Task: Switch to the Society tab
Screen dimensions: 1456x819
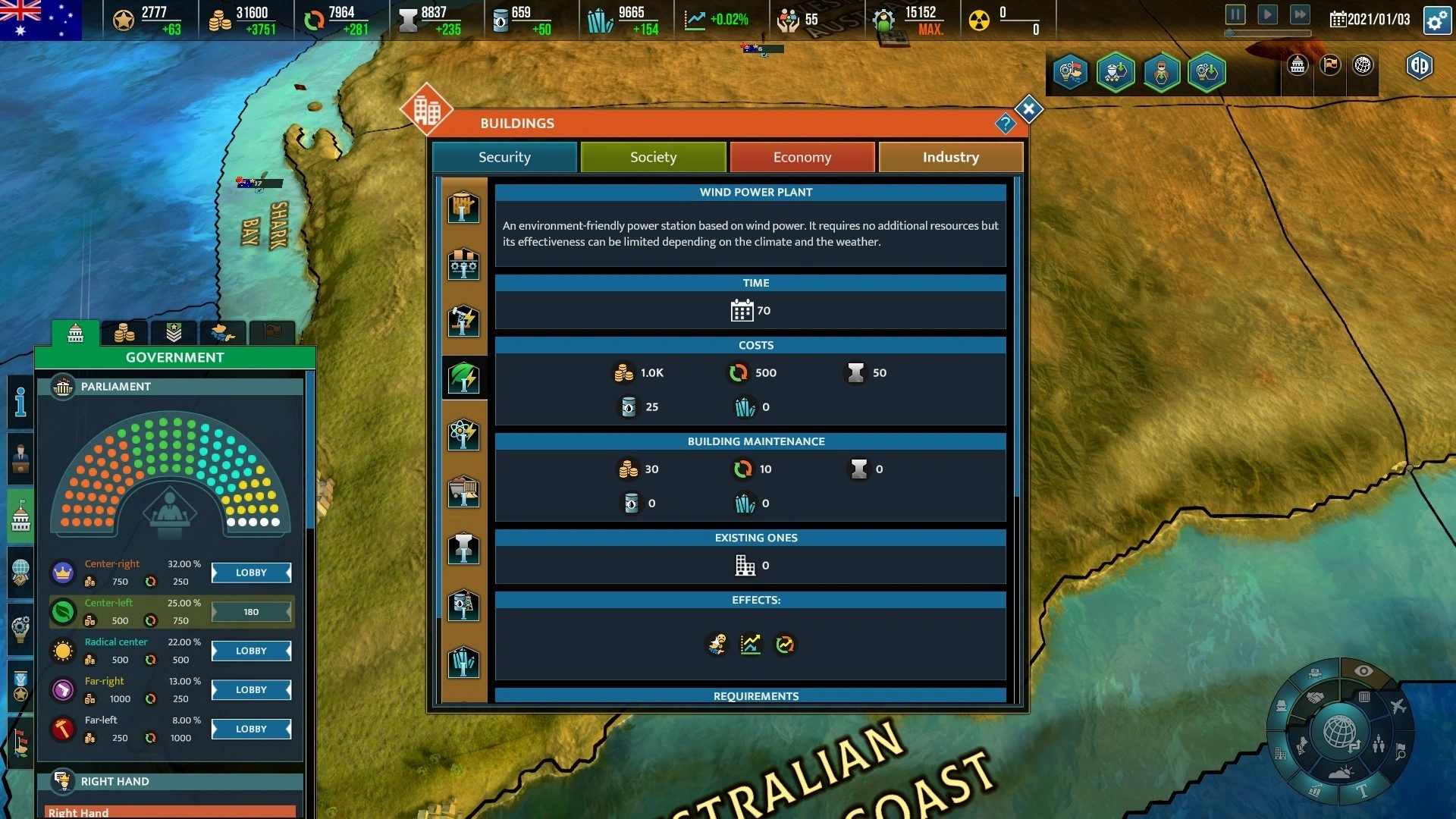Action: (653, 157)
